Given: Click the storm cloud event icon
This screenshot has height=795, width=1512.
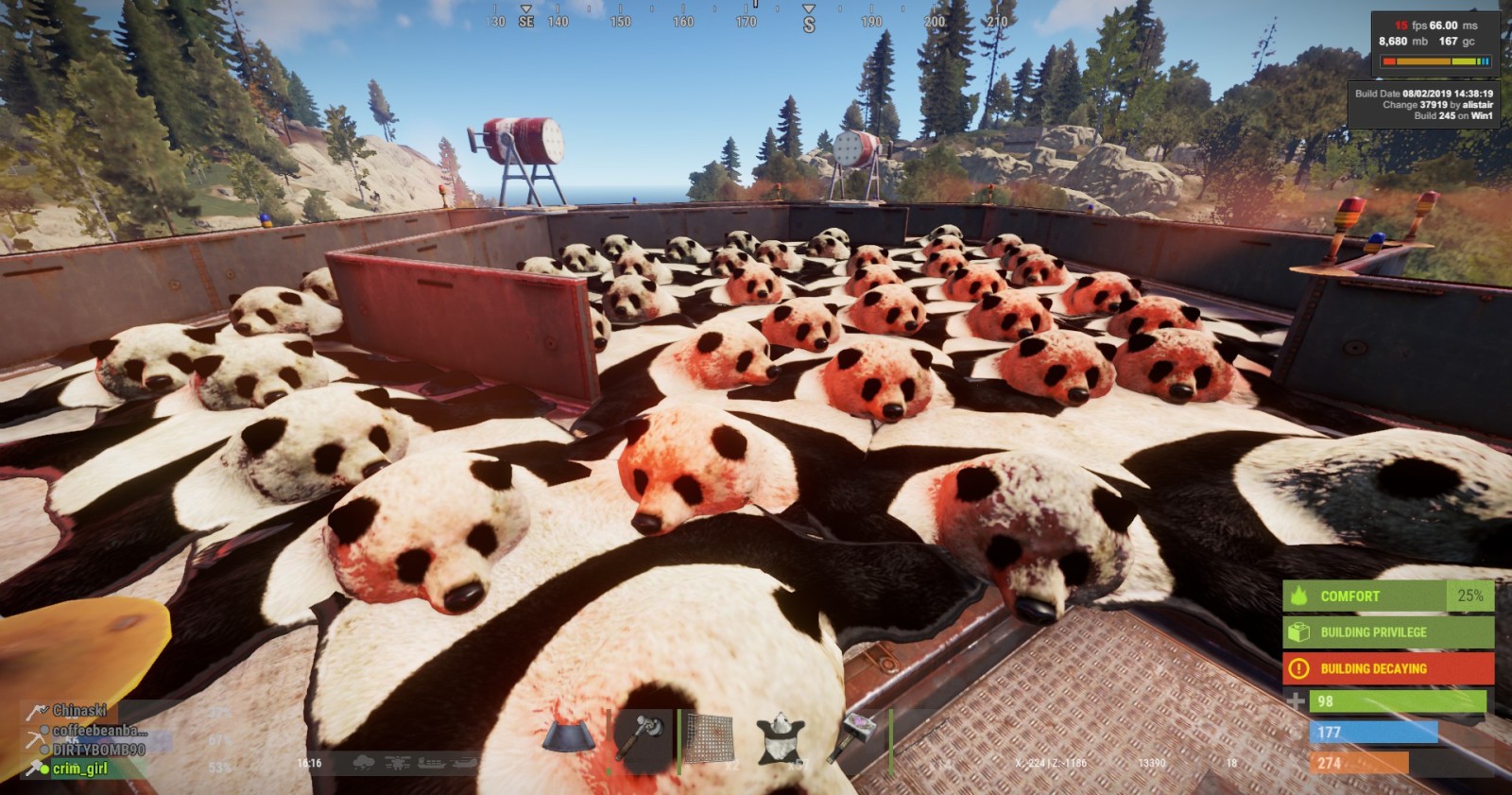Looking at the screenshot, I should tap(363, 763).
